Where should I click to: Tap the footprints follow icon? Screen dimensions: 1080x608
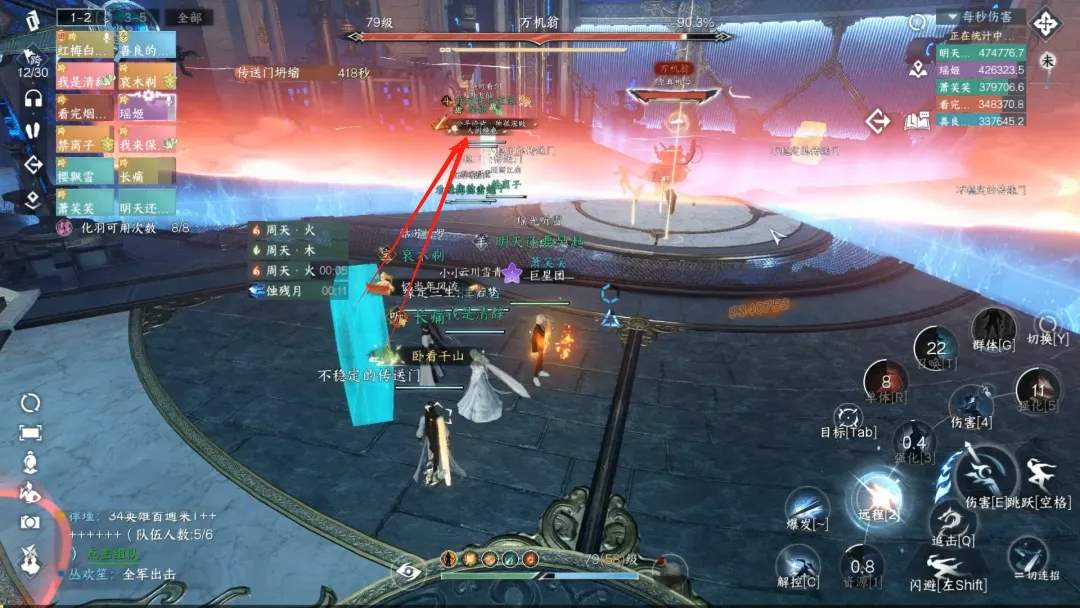coord(32,131)
